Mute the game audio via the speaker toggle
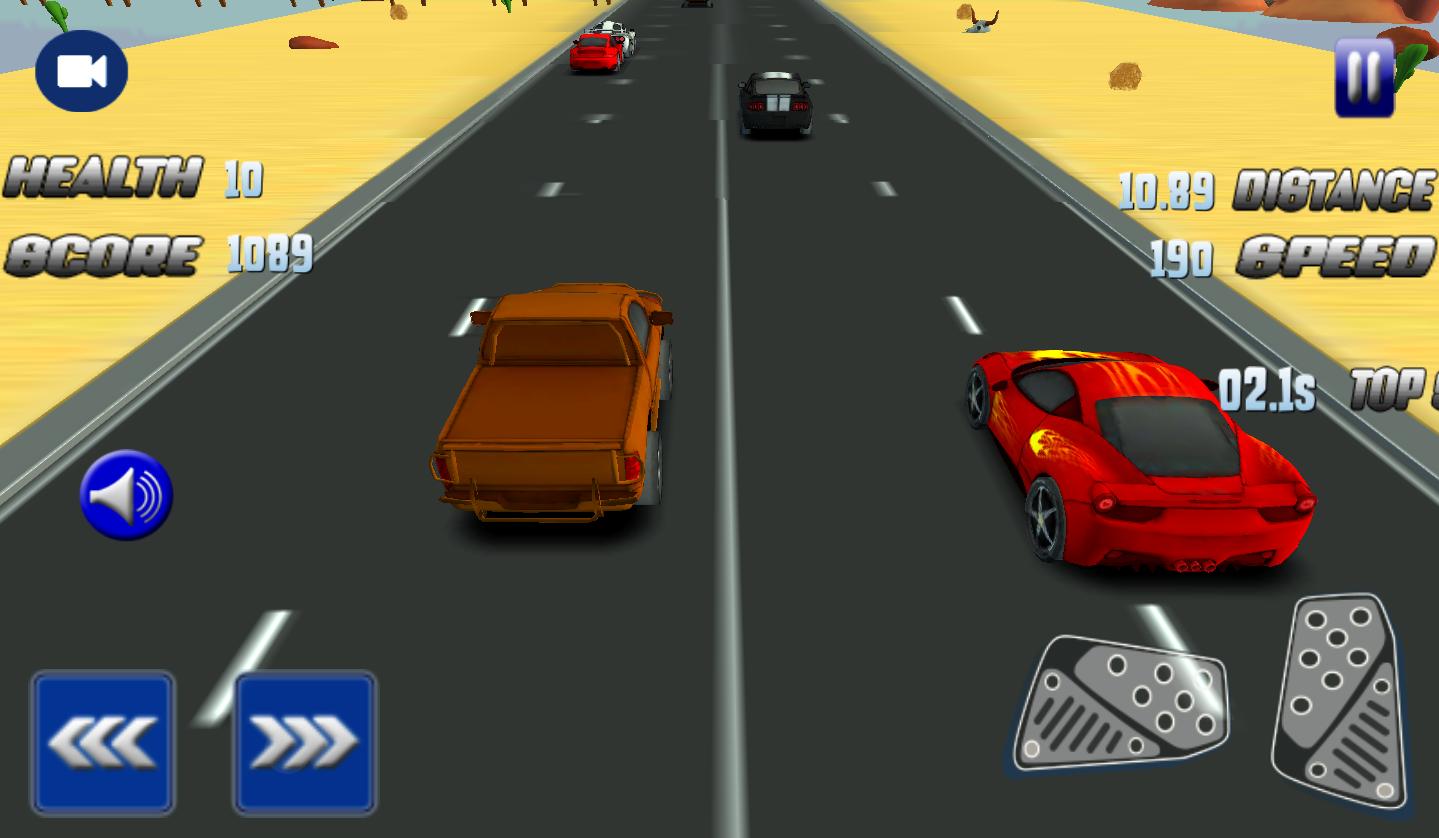 (x=126, y=494)
